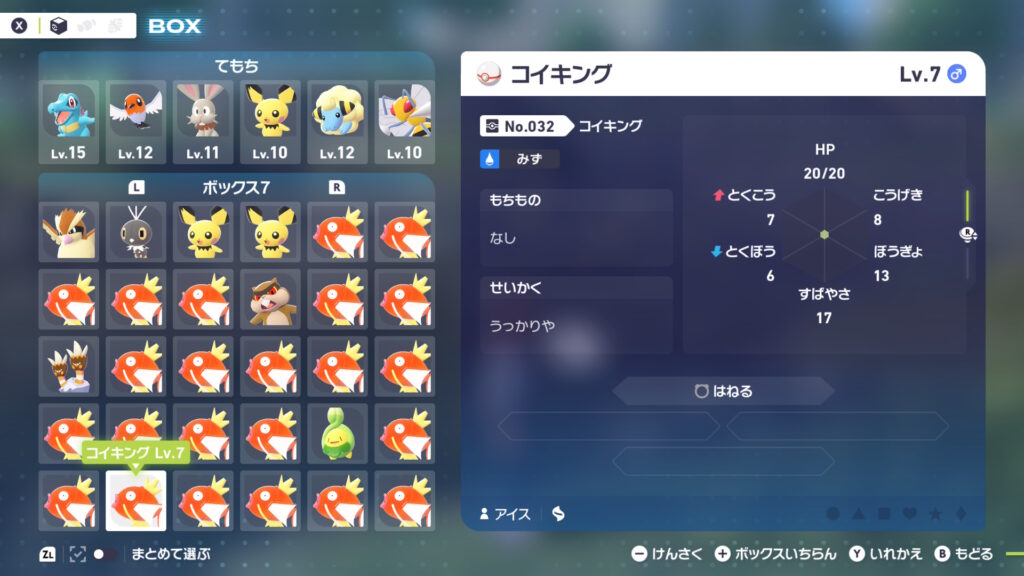Viewport: 1024px width, 576px height.
Task: Select the はねる move entry
Action: [723, 391]
